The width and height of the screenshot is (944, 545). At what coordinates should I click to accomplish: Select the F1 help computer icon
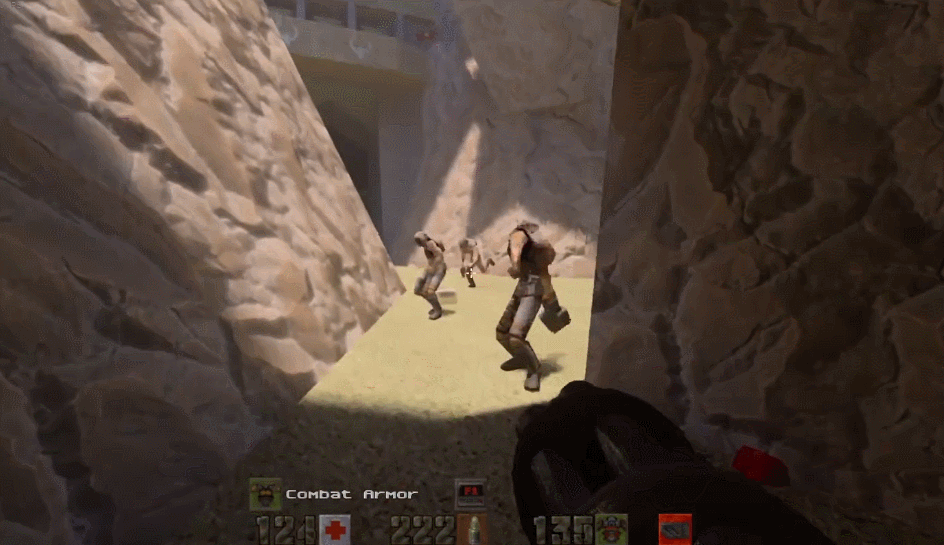[470, 493]
